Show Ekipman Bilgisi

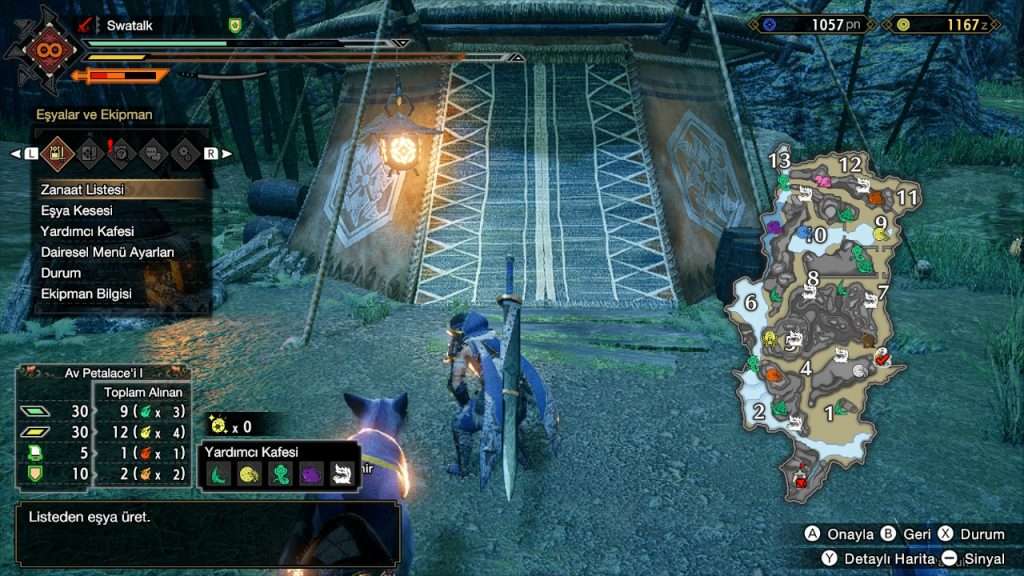click(x=85, y=294)
